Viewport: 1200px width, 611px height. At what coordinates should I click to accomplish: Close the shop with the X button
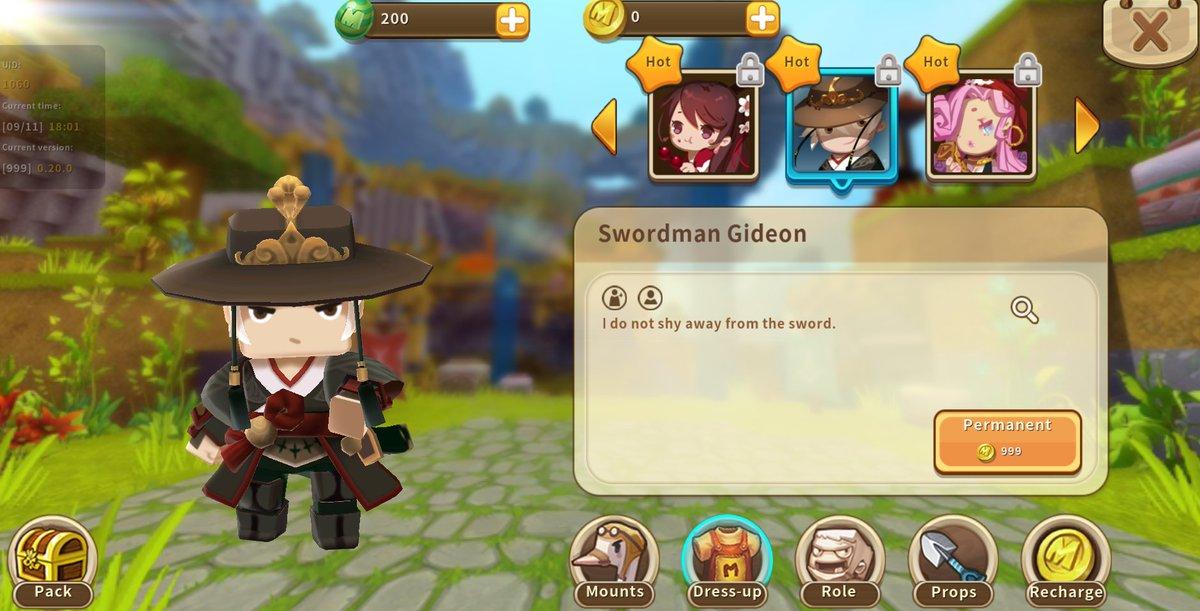pyautogui.click(x=1151, y=32)
